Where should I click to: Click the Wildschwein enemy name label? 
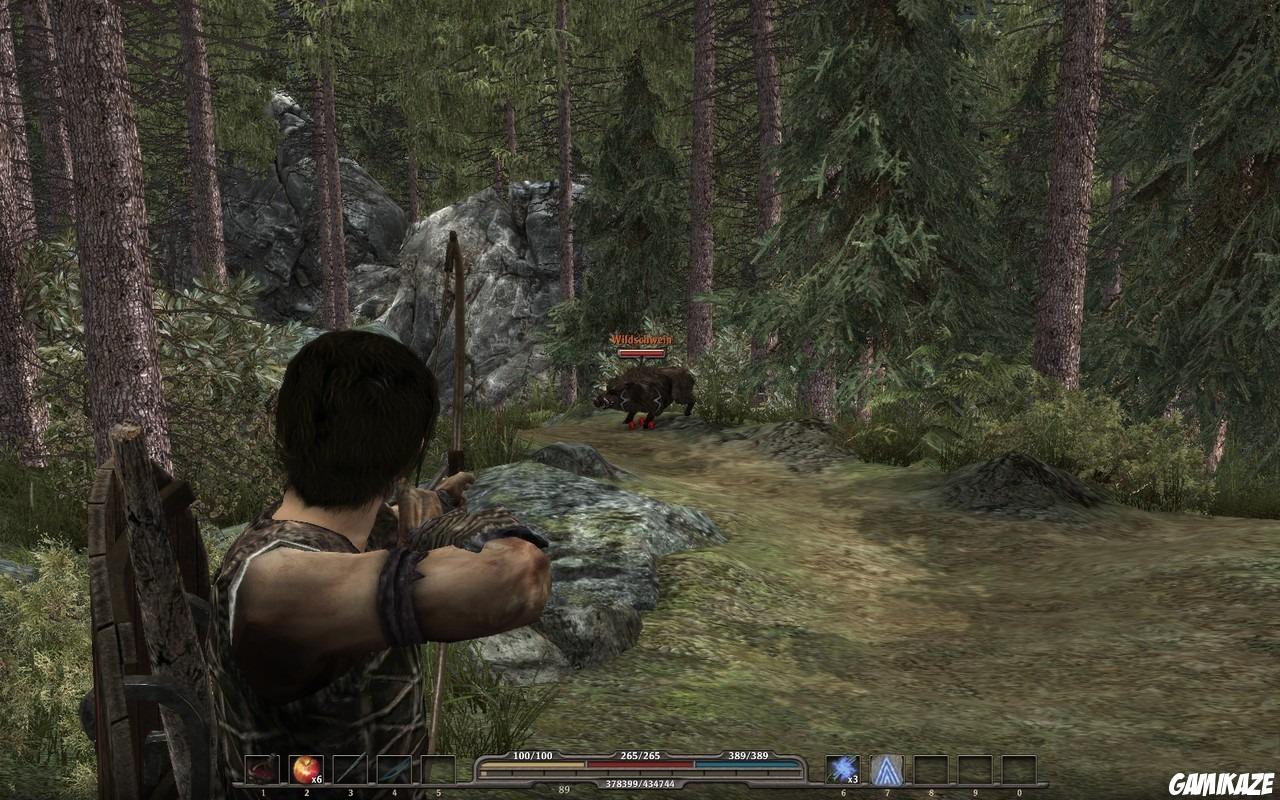click(x=645, y=341)
